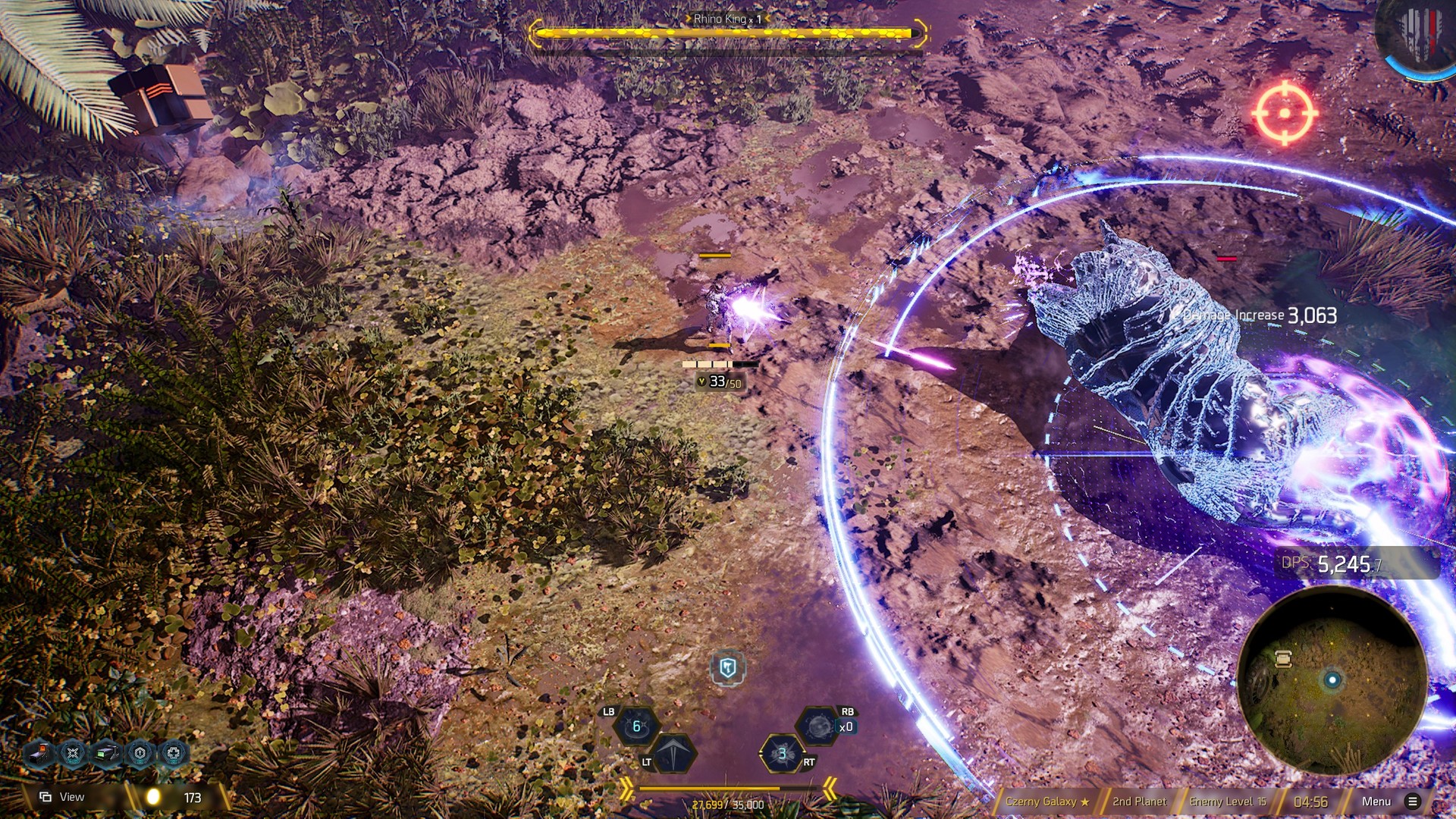Open the green ammo crate icon in loadout bar
Image resolution: width=1456 pixels, height=819 pixels.
(x=105, y=753)
